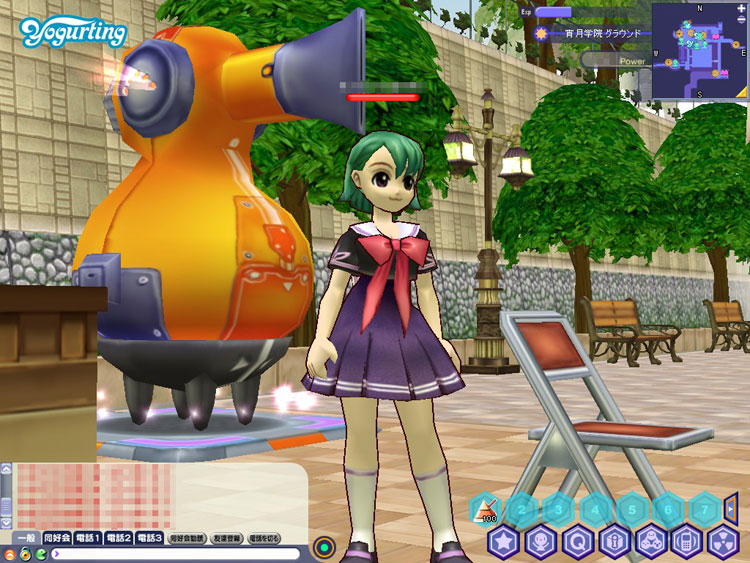Switch to the 一般 chat tab
Screen dimensions: 750x563
[x=25, y=538]
